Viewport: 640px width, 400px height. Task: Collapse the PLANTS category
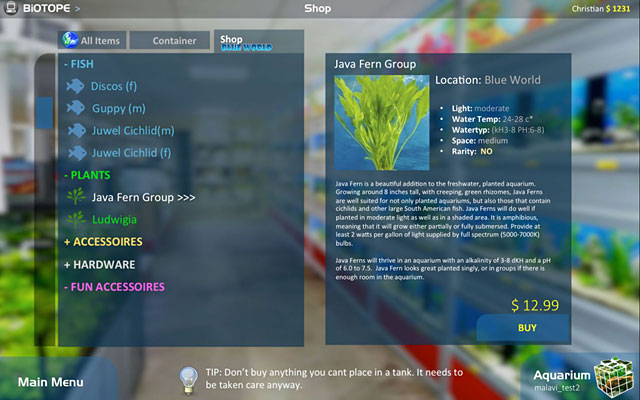[x=86, y=175]
